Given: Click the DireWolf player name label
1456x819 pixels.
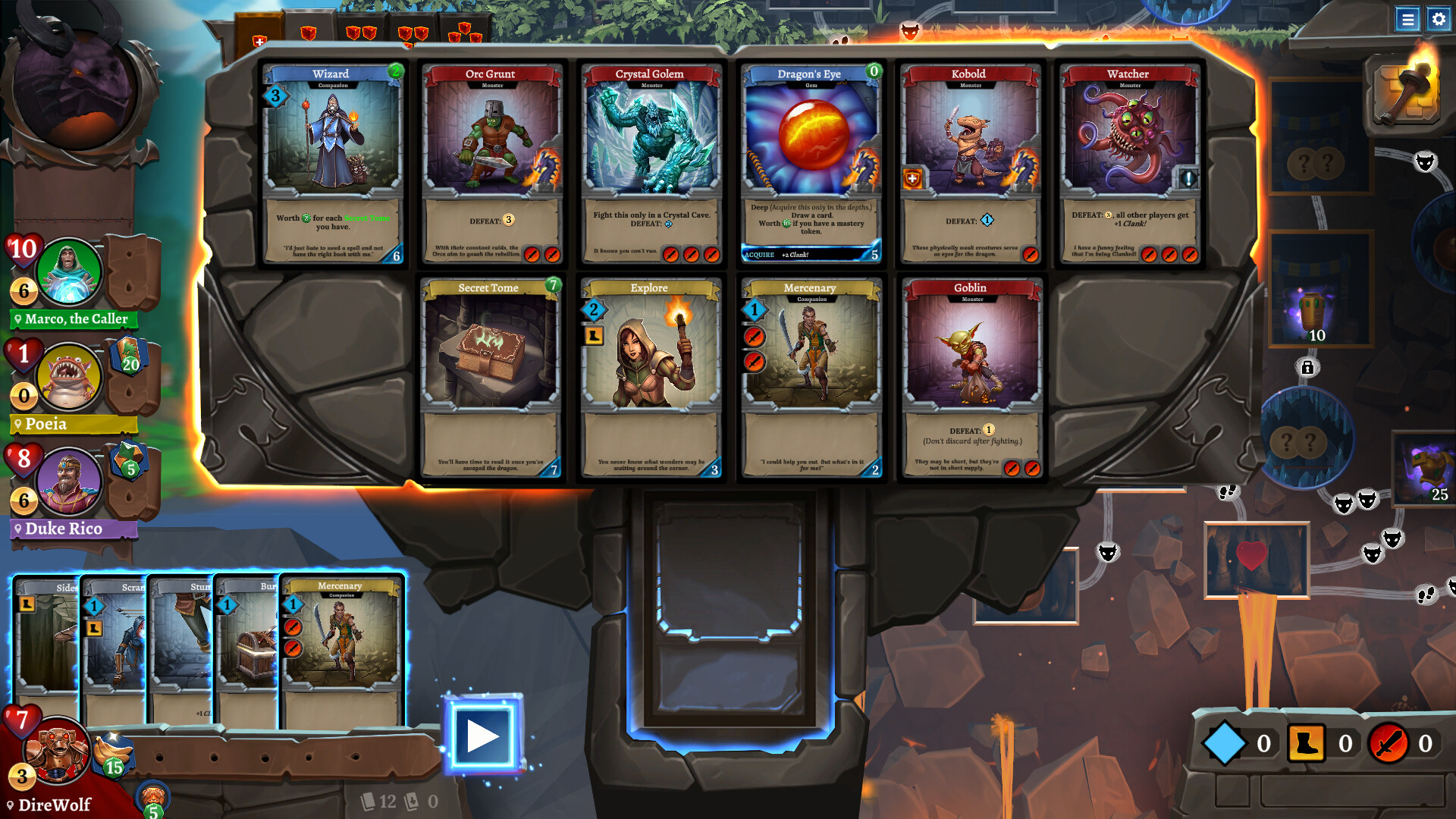Looking at the screenshot, I should tap(55, 805).
